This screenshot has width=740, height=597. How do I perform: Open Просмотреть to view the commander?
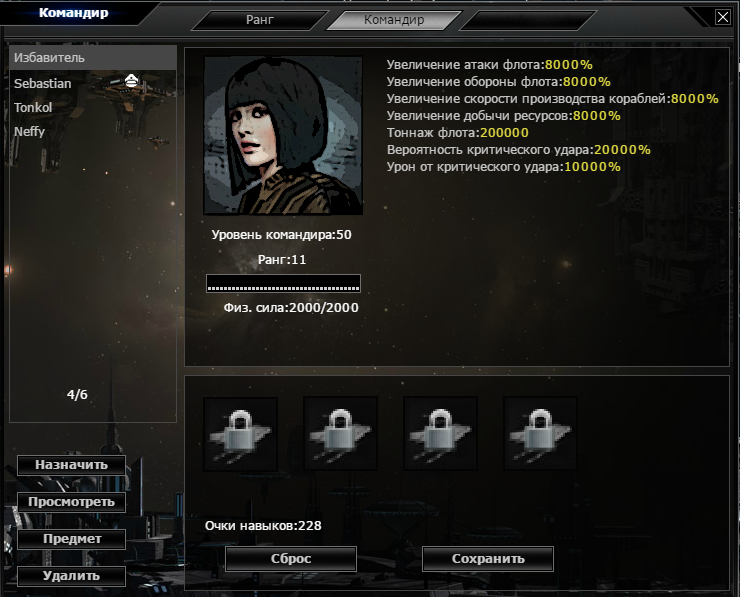click(71, 502)
